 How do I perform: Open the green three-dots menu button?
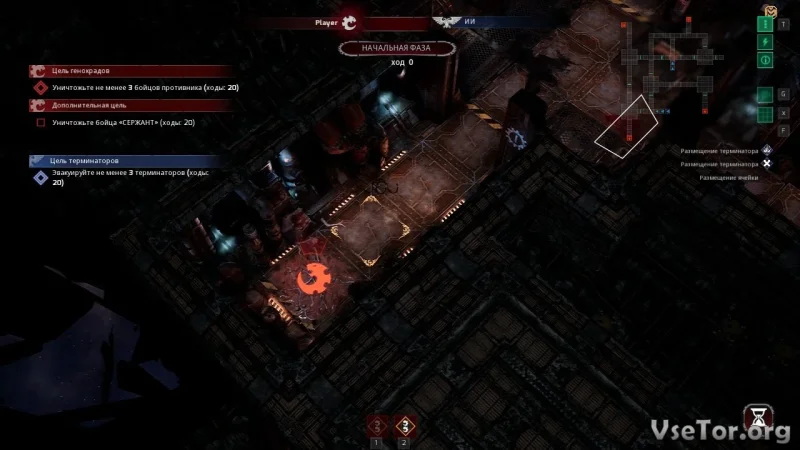coord(767,25)
